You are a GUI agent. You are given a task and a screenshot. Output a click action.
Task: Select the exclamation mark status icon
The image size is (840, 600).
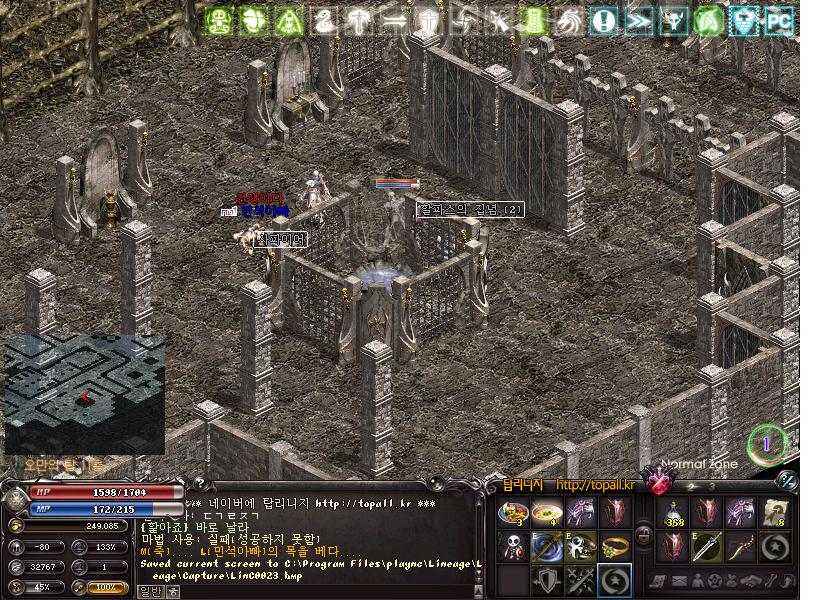click(603, 21)
